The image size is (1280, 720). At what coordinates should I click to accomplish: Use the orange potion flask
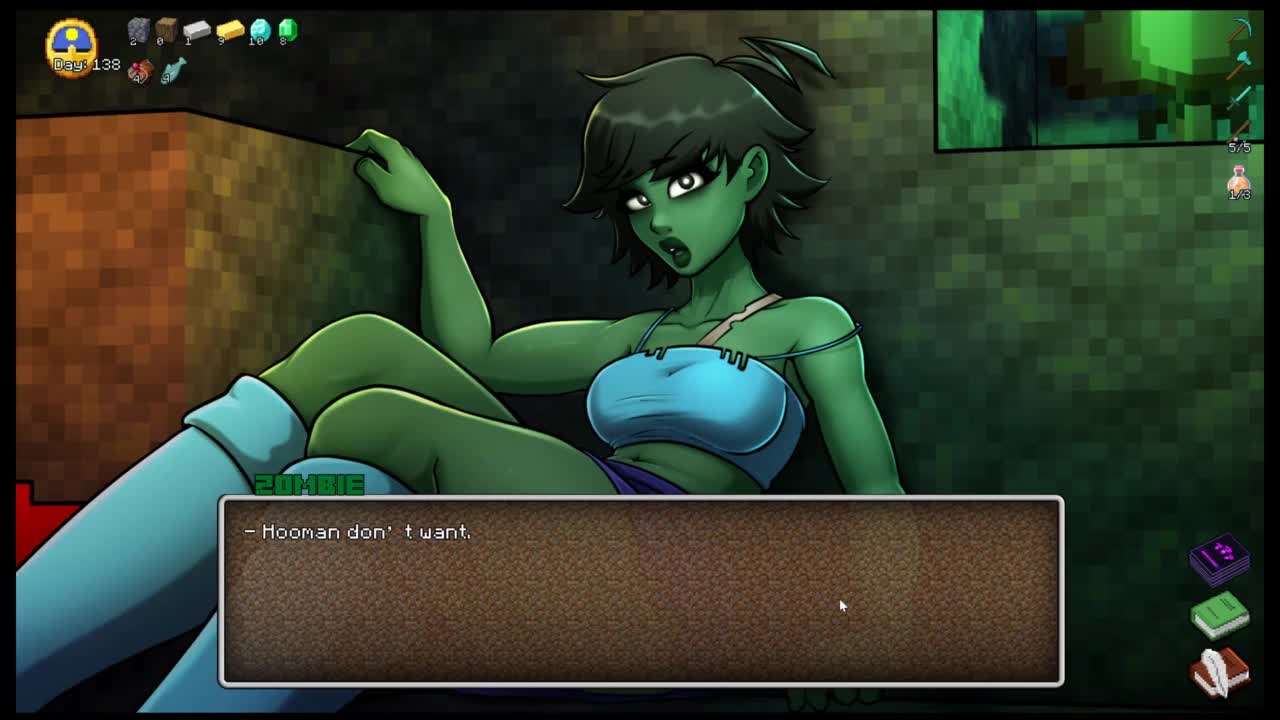1239,180
